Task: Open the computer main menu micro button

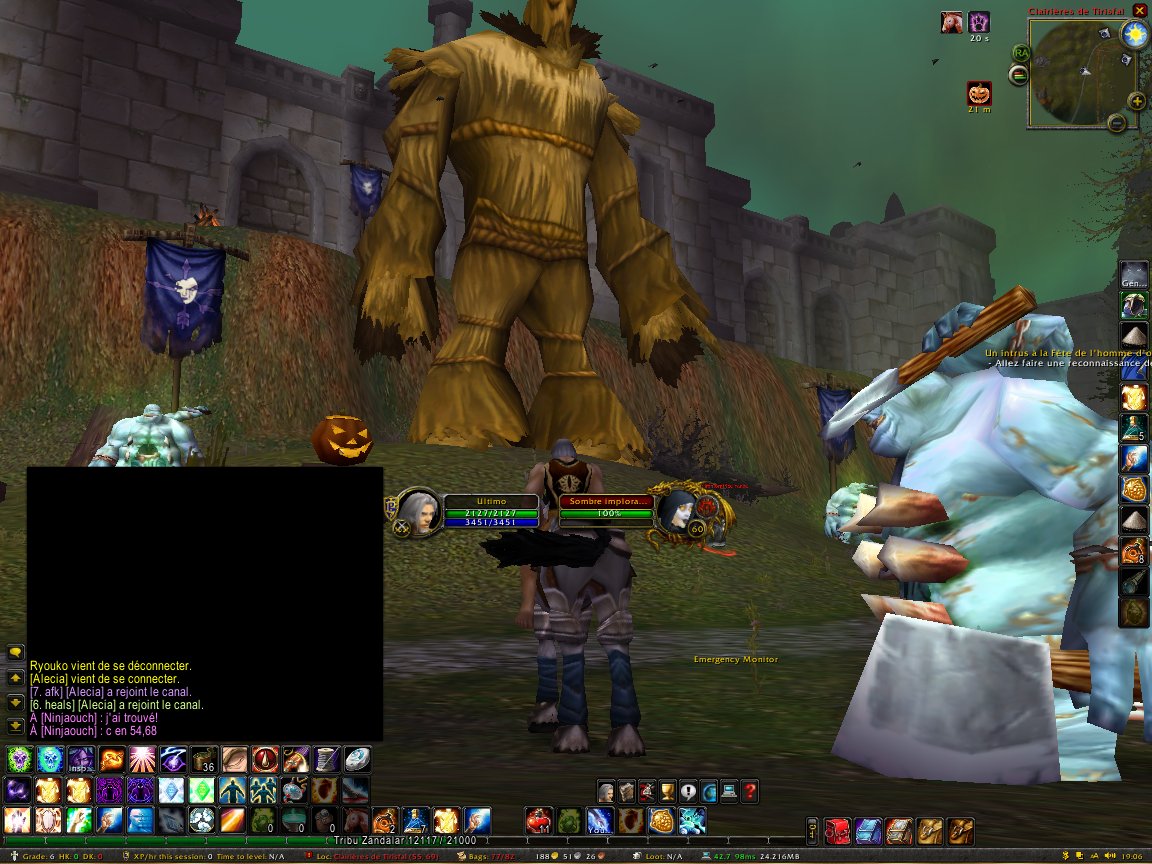Action: click(730, 791)
